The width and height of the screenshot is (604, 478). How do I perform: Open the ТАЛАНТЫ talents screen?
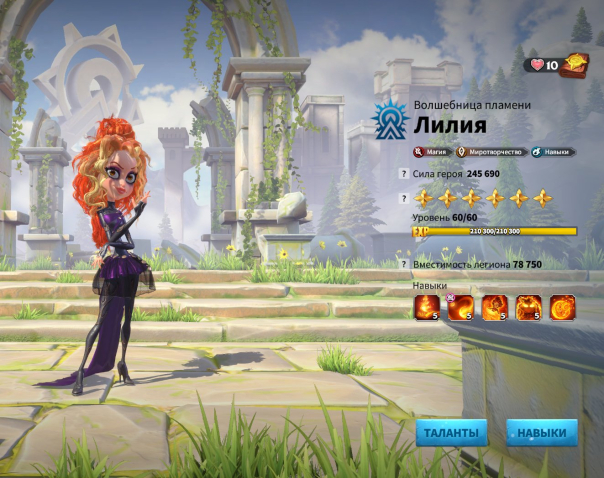pos(452,433)
